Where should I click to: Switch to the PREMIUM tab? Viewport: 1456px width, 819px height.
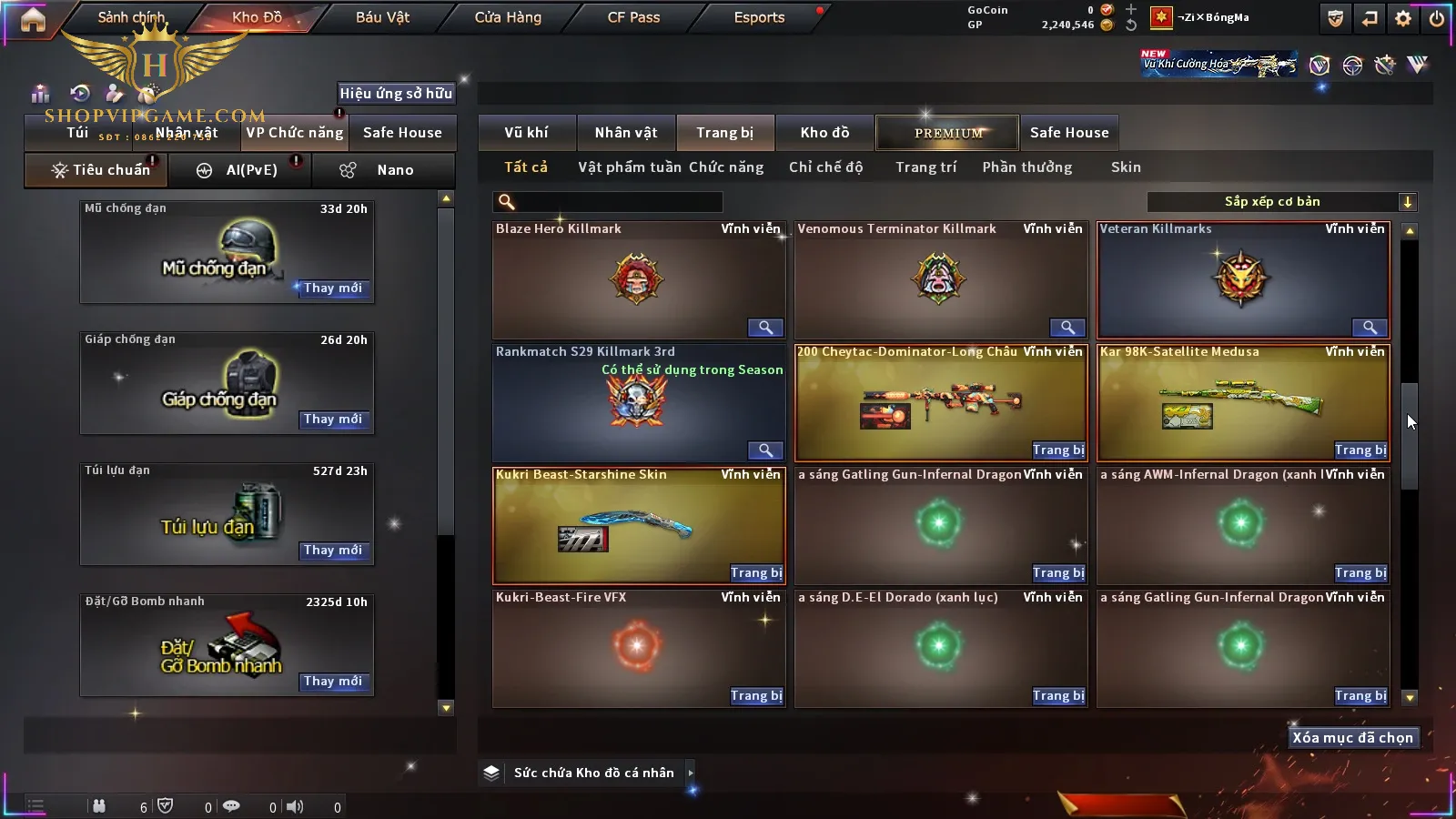pos(948,133)
